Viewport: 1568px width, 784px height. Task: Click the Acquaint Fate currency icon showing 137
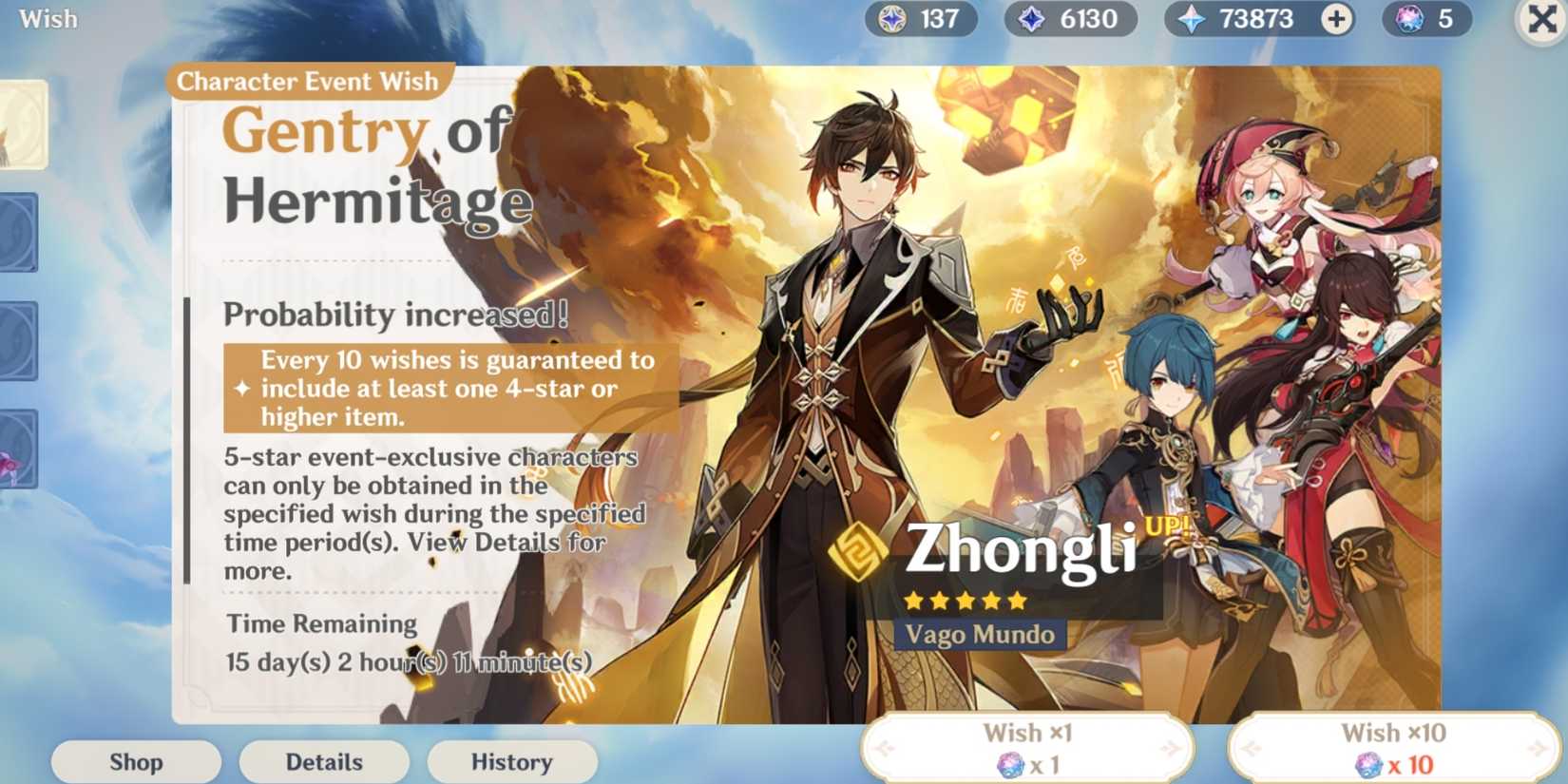pyautogui.click(x=893, y=19)
